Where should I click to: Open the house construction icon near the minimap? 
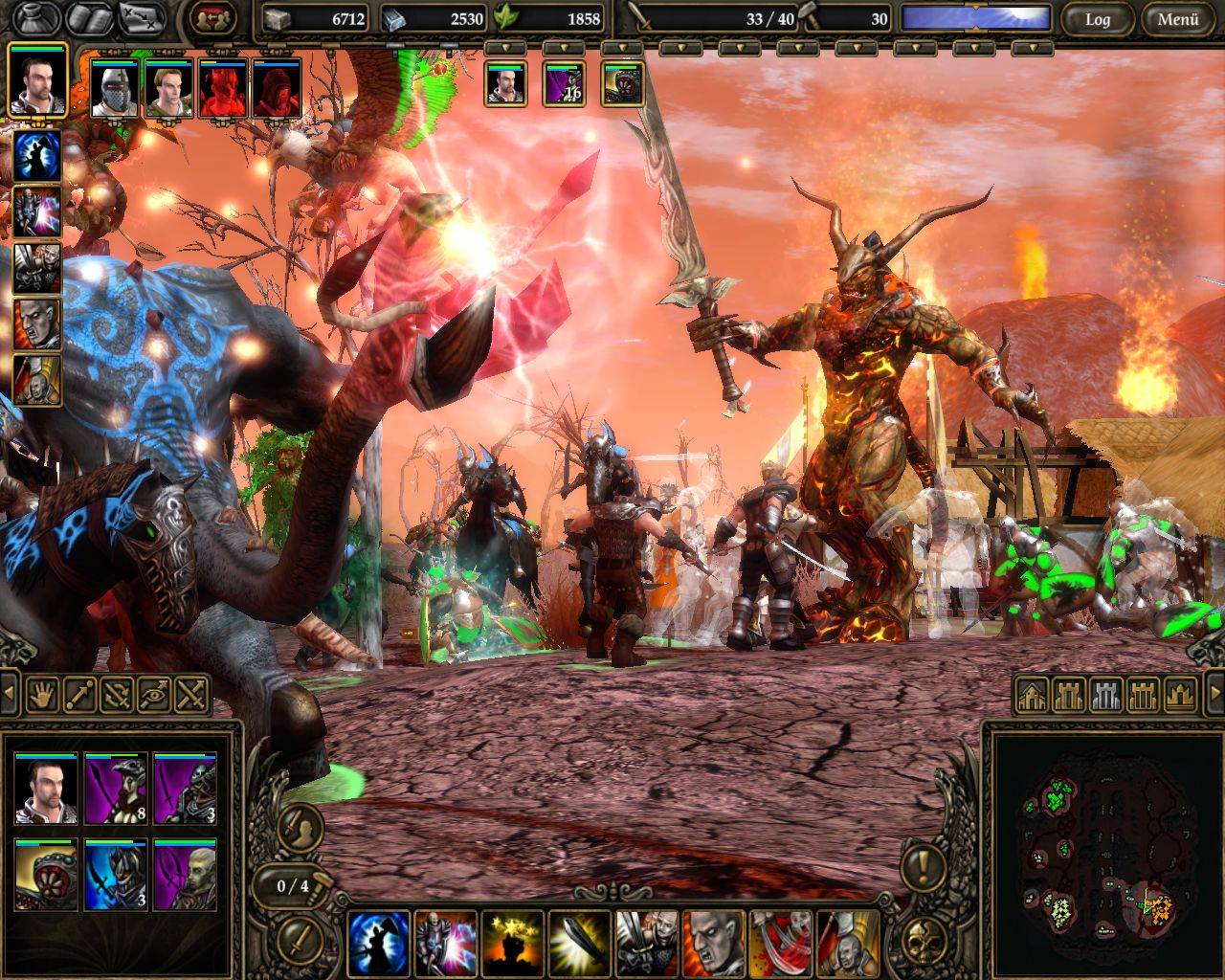pyautogui.click(x=1031, y=697)
